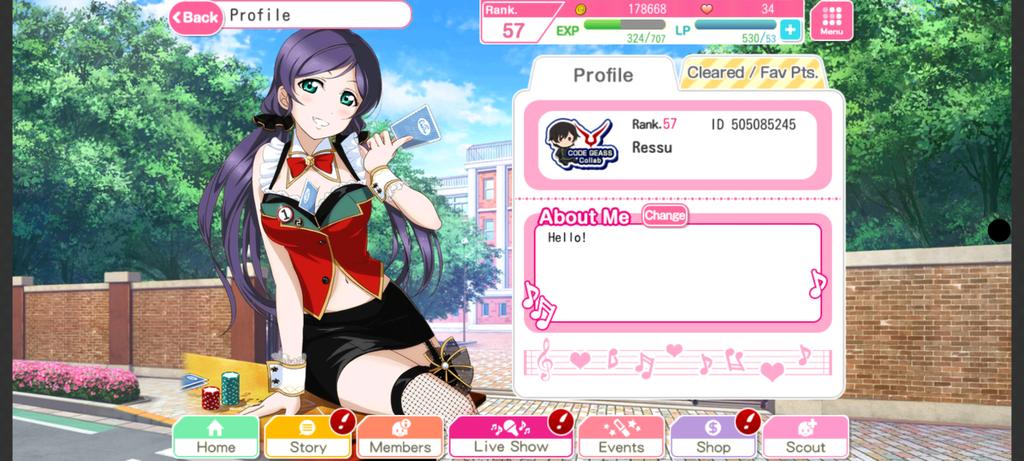View the Events page
This screenshot has height=461, width=1024.
click(x=620, y=438)
